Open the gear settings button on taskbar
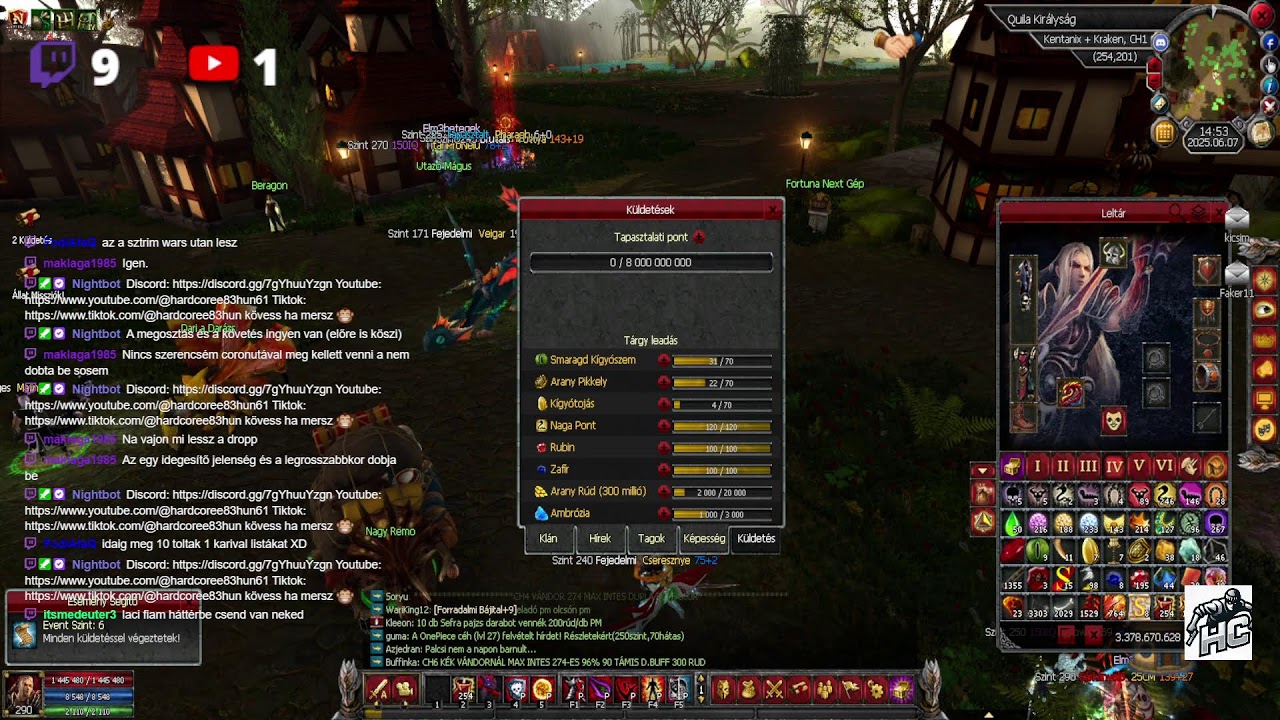The width and height of the screenshot is (1280, 720). [x=876, y=689]
